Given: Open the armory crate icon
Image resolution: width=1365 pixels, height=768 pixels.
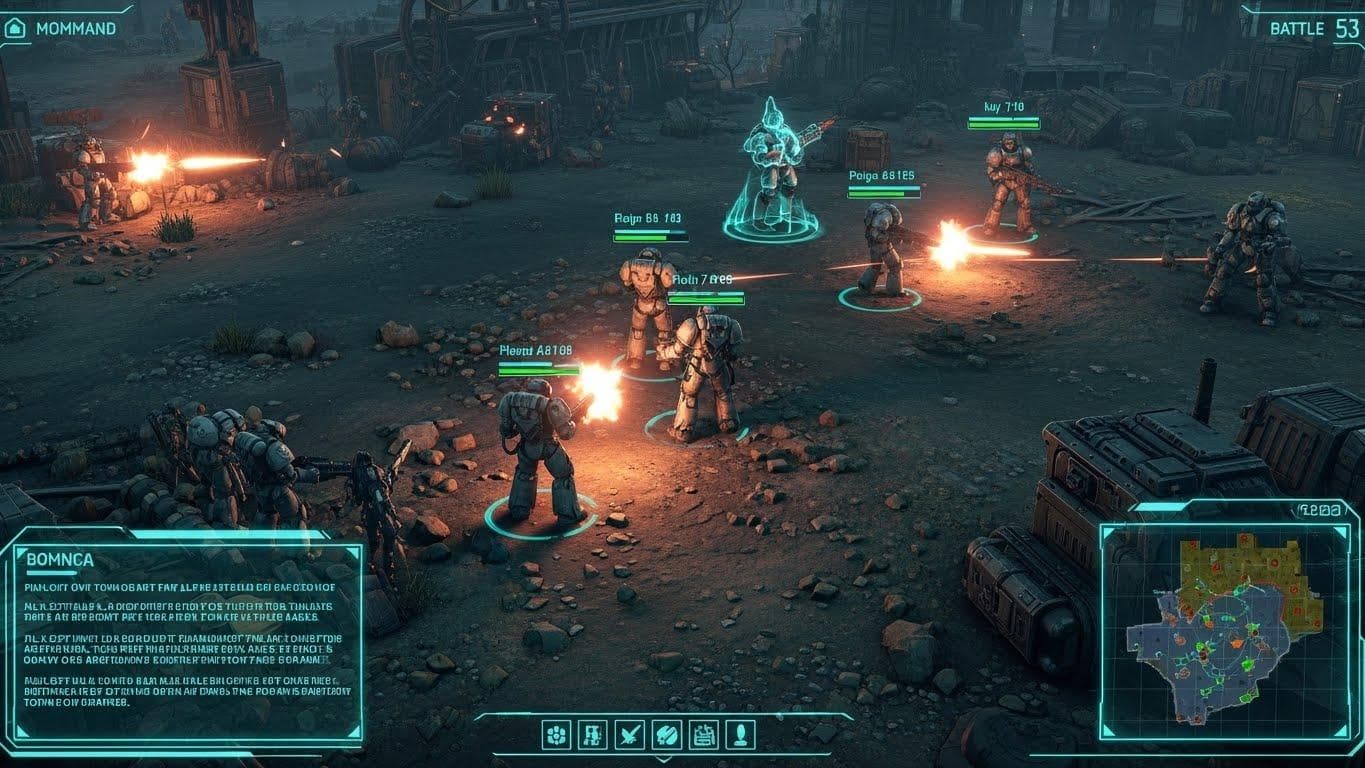Looking at the screenshot, I should coord(703,735).
